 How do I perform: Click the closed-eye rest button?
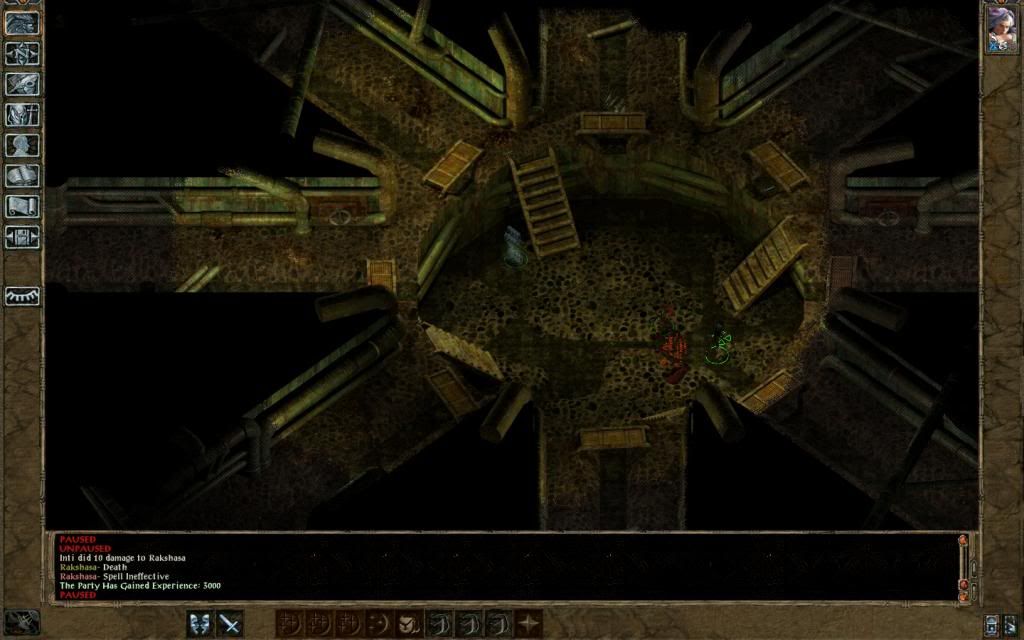pos(21,296)
